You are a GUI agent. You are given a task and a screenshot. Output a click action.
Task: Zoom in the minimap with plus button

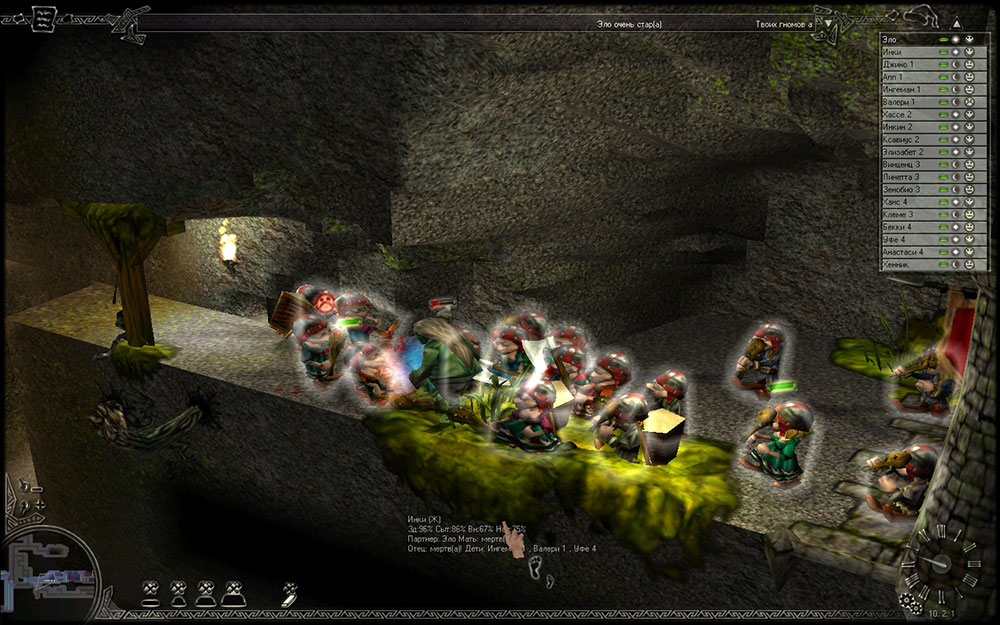click(x=39, y=506)
